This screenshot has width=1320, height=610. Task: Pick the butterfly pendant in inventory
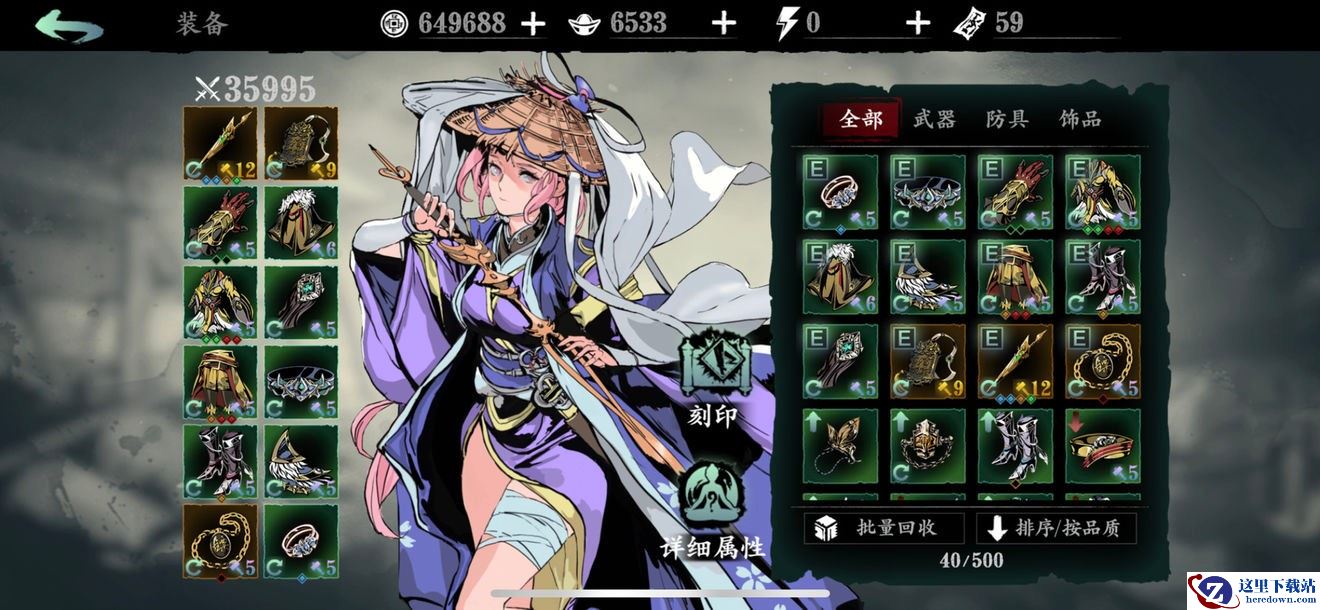click(840, 445)
